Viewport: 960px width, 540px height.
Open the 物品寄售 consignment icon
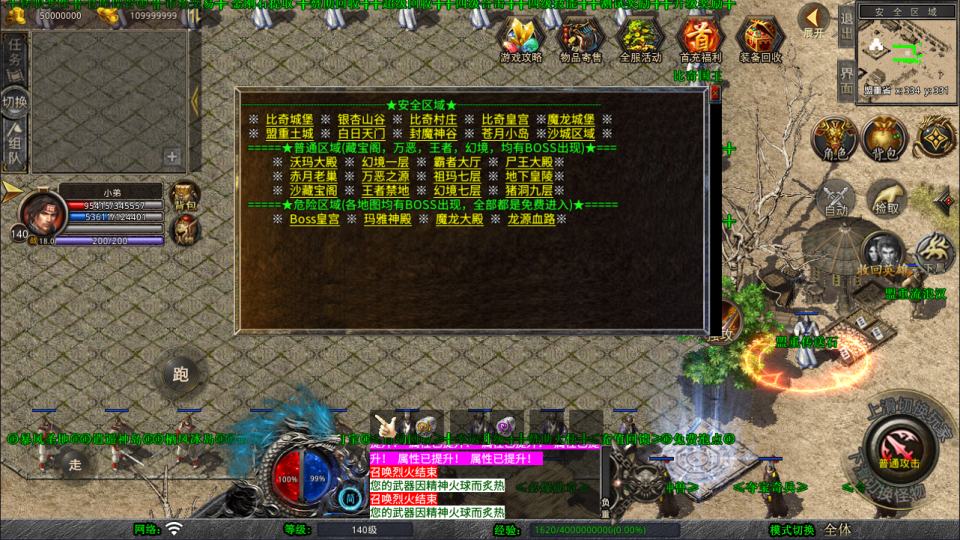click(581, 39)
